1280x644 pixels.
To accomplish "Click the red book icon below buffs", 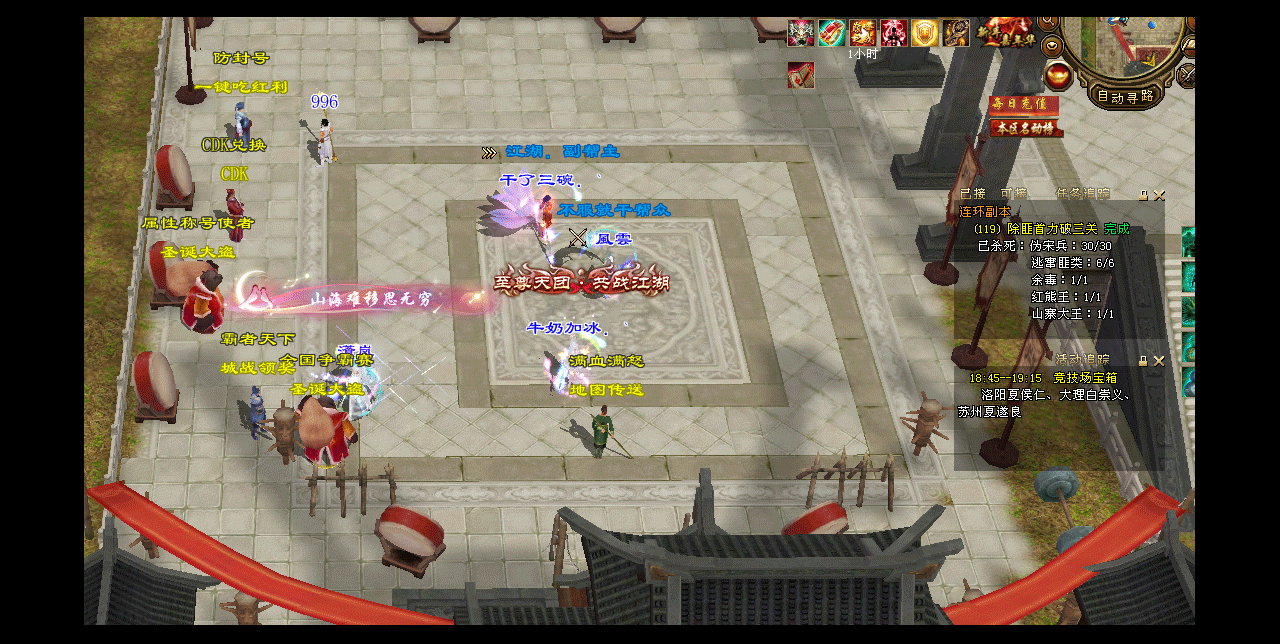I will click(x=800, y=75).
